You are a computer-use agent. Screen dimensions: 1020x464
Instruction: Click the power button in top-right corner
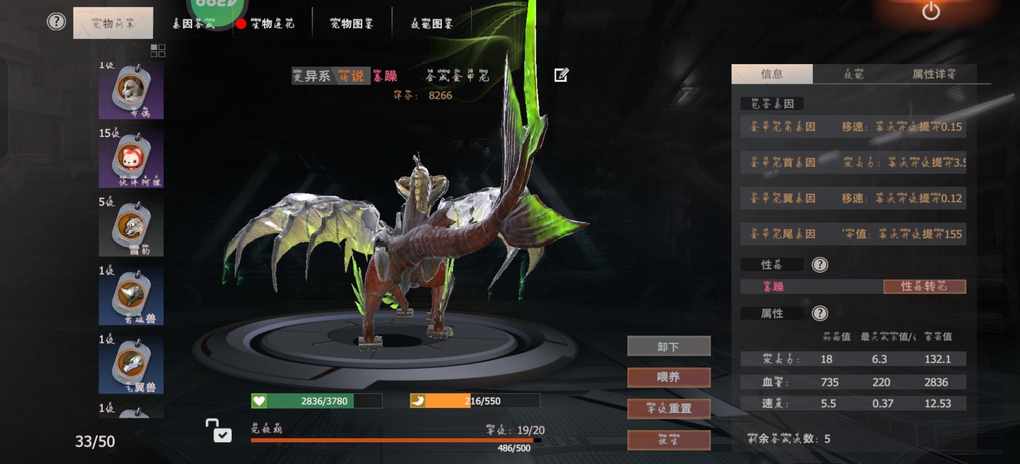coord(931,12)
